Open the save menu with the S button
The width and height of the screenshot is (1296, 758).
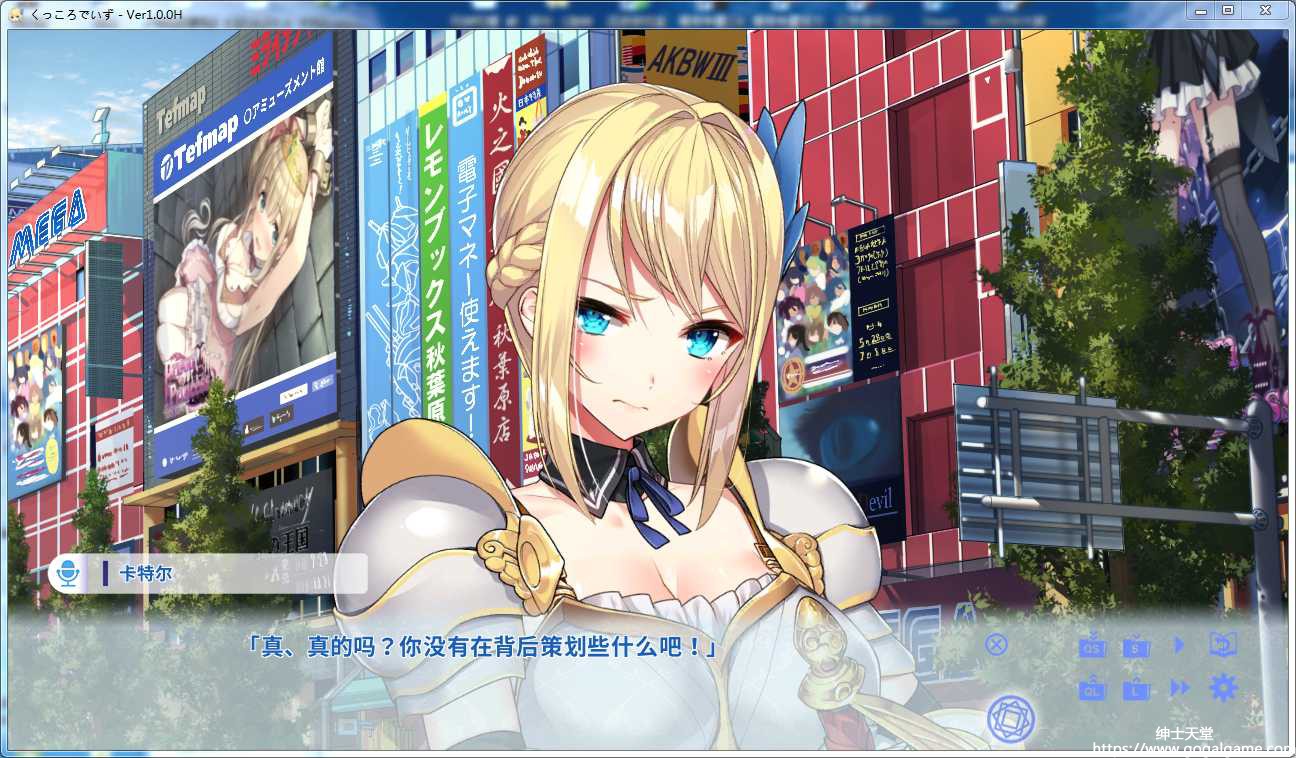(1136, 646)
